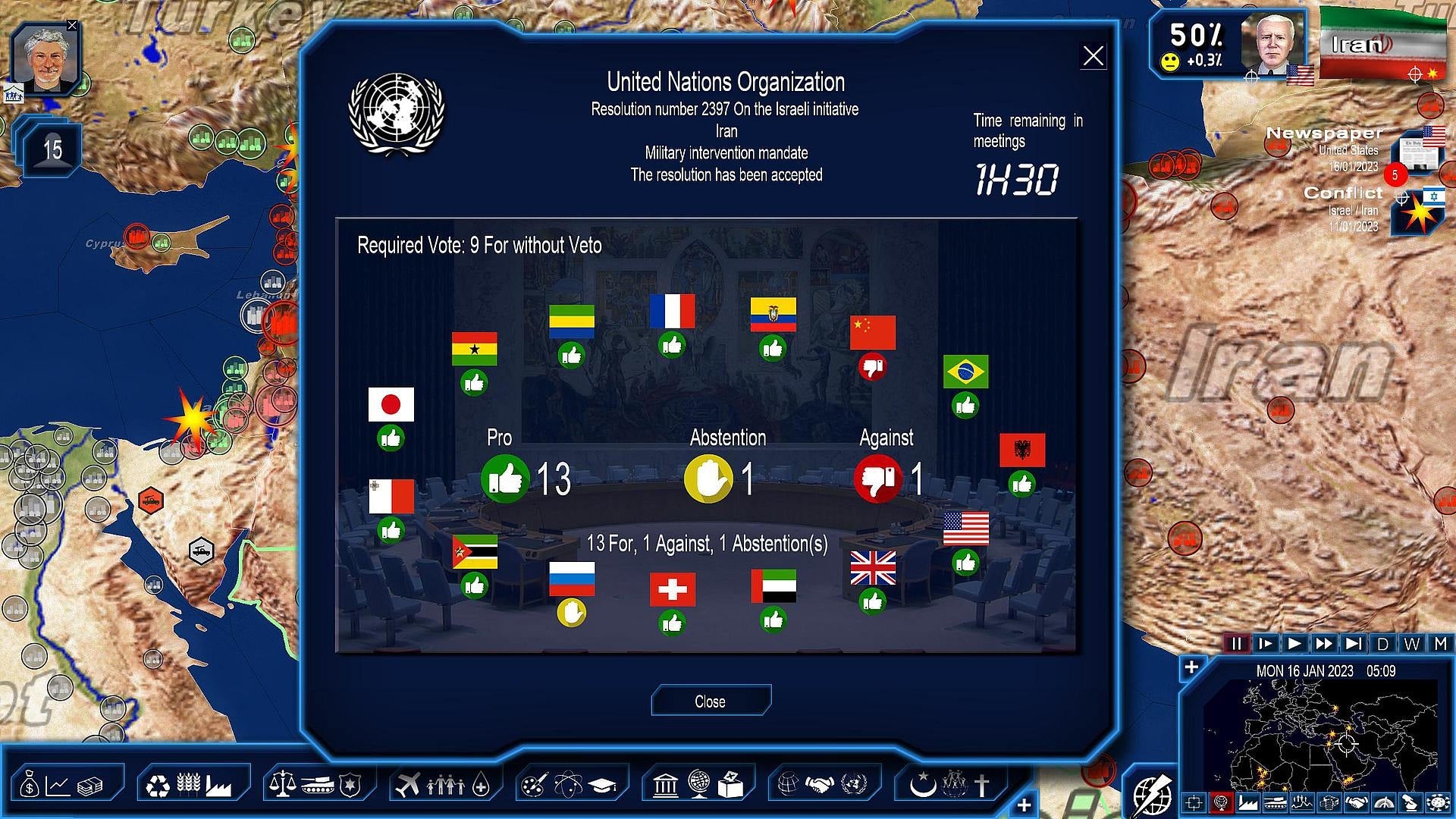Toggle the tank filter on the minimap
This screenshot has height=819, width=1456.
(x=1276, y=804)
